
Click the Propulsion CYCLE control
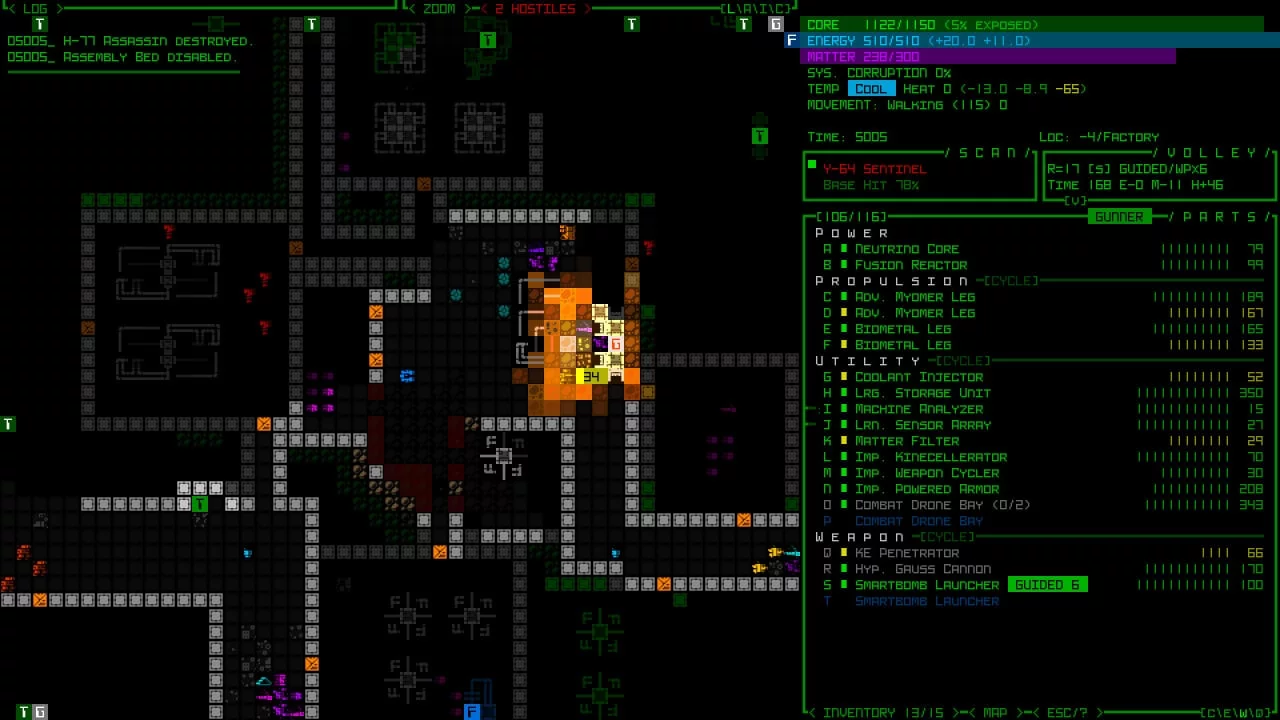(x=1011, y=281)
